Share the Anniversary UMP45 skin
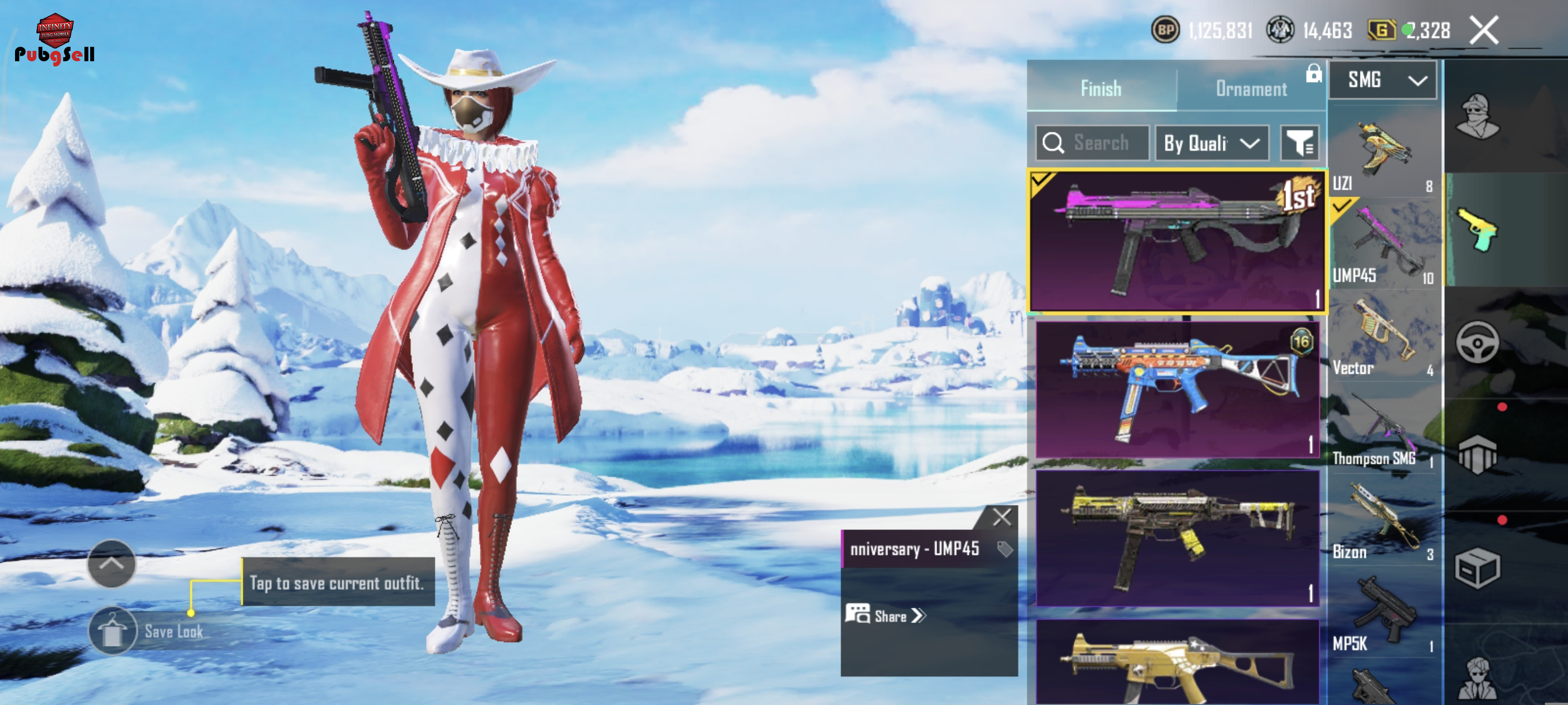The image size is (1568, 705). pos(886,615)
